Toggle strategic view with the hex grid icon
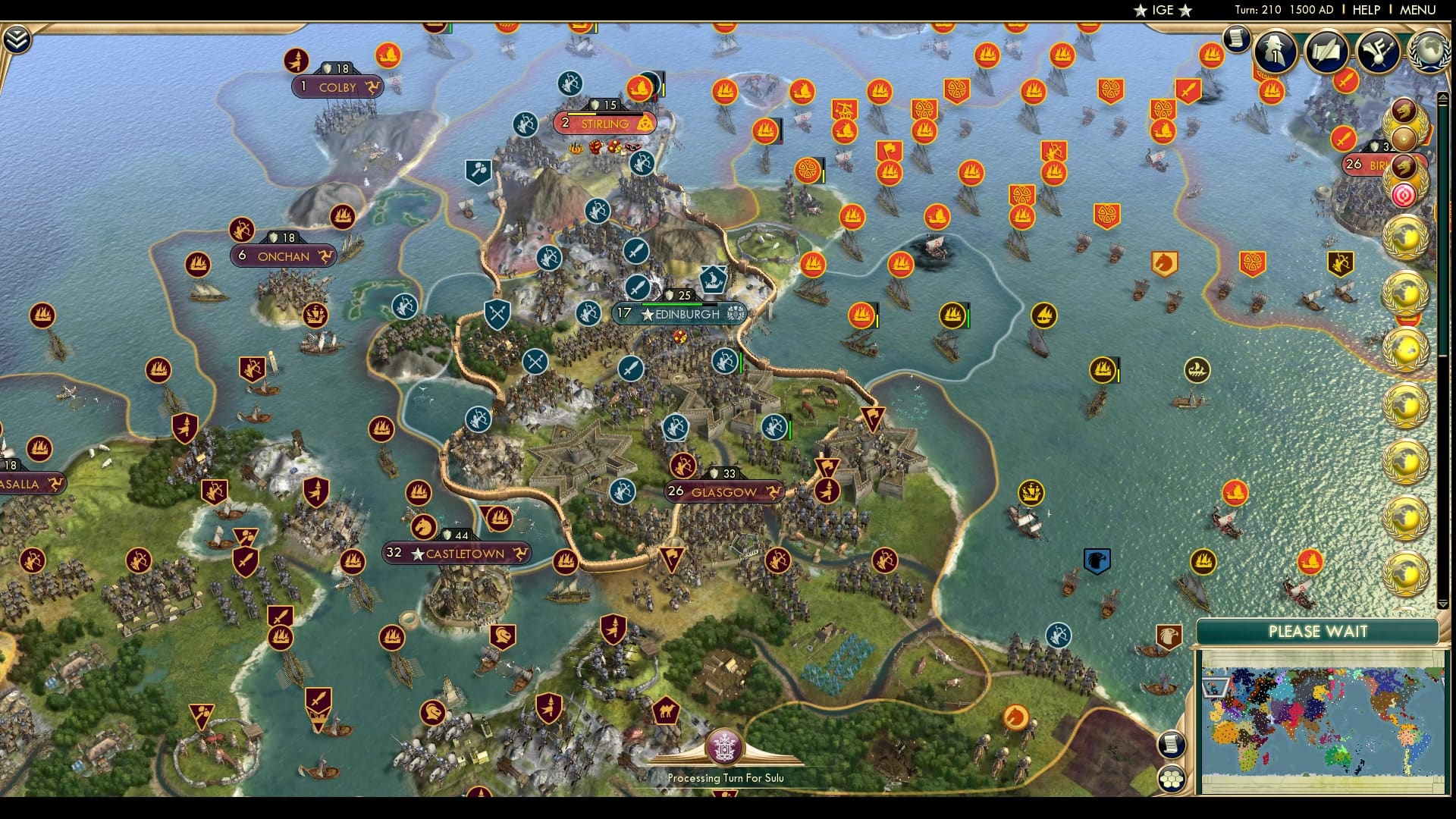The width and height of the screenshot is (1456, 819). coord(1172,780)
